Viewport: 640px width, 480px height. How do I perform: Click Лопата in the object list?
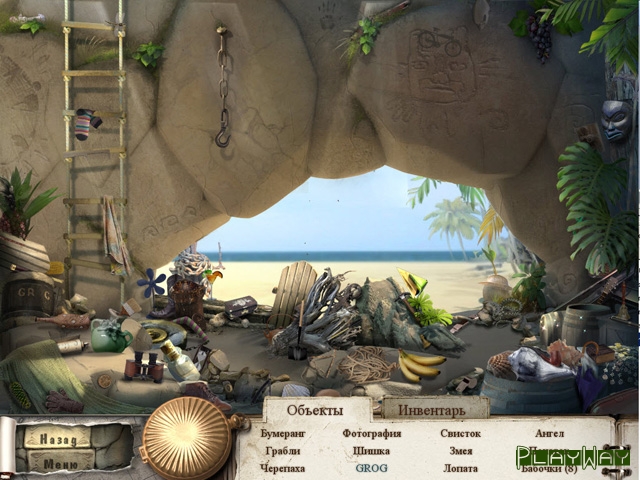coord(460,468)
